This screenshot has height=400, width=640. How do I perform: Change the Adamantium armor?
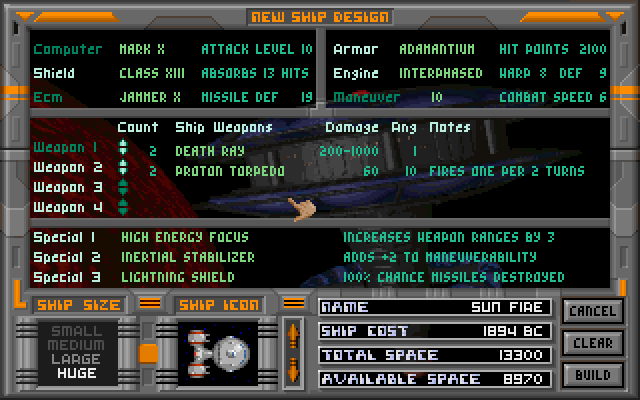click(x=435, y=49)
